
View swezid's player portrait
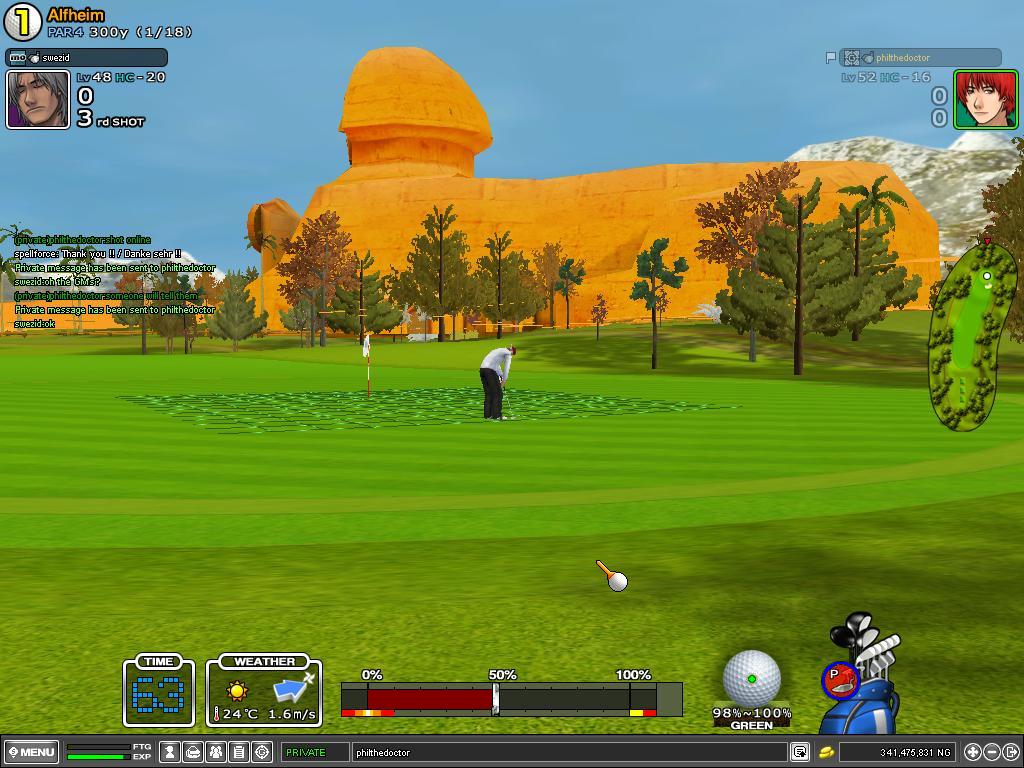[38, 100]
